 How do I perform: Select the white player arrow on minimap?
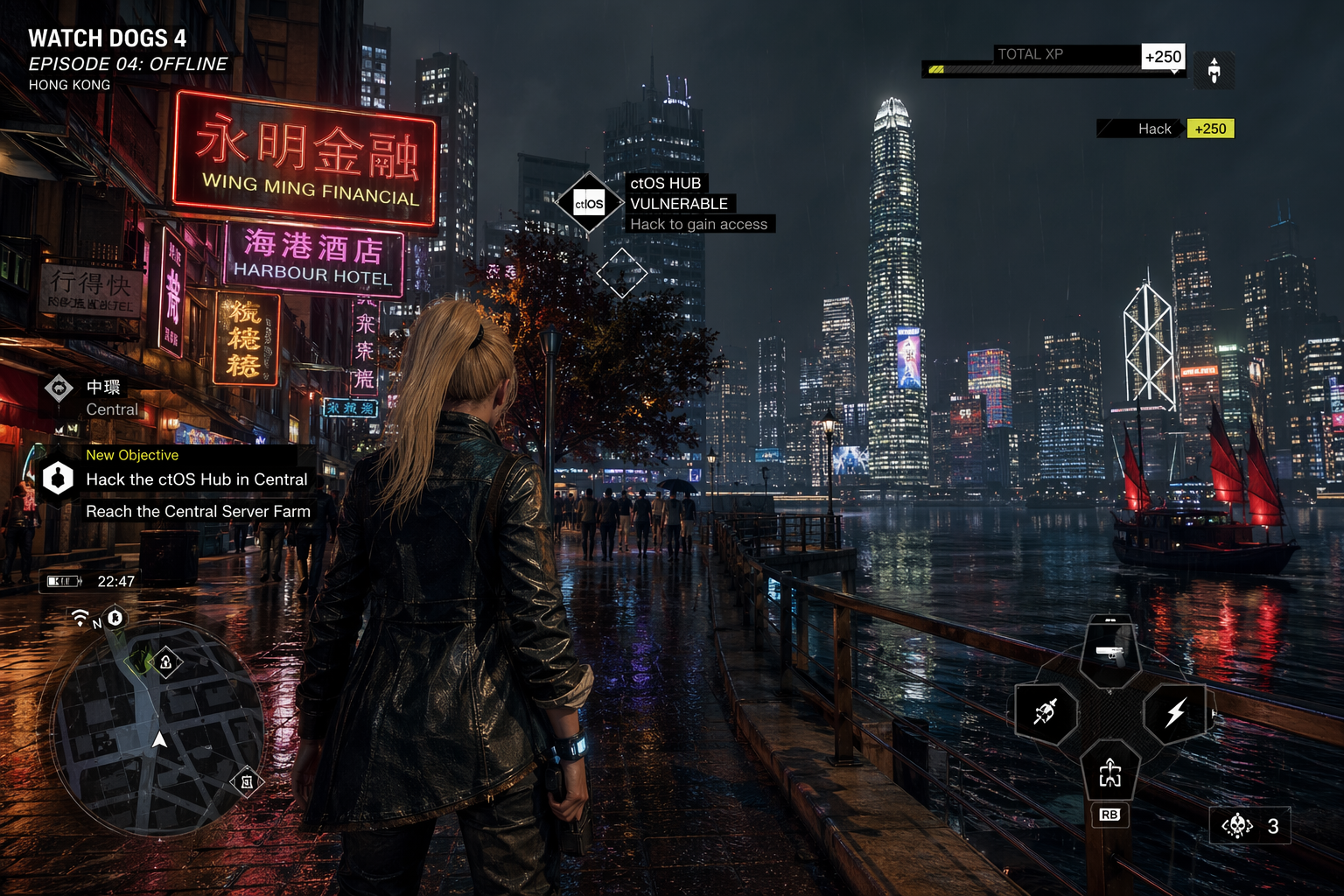point(159,740)
